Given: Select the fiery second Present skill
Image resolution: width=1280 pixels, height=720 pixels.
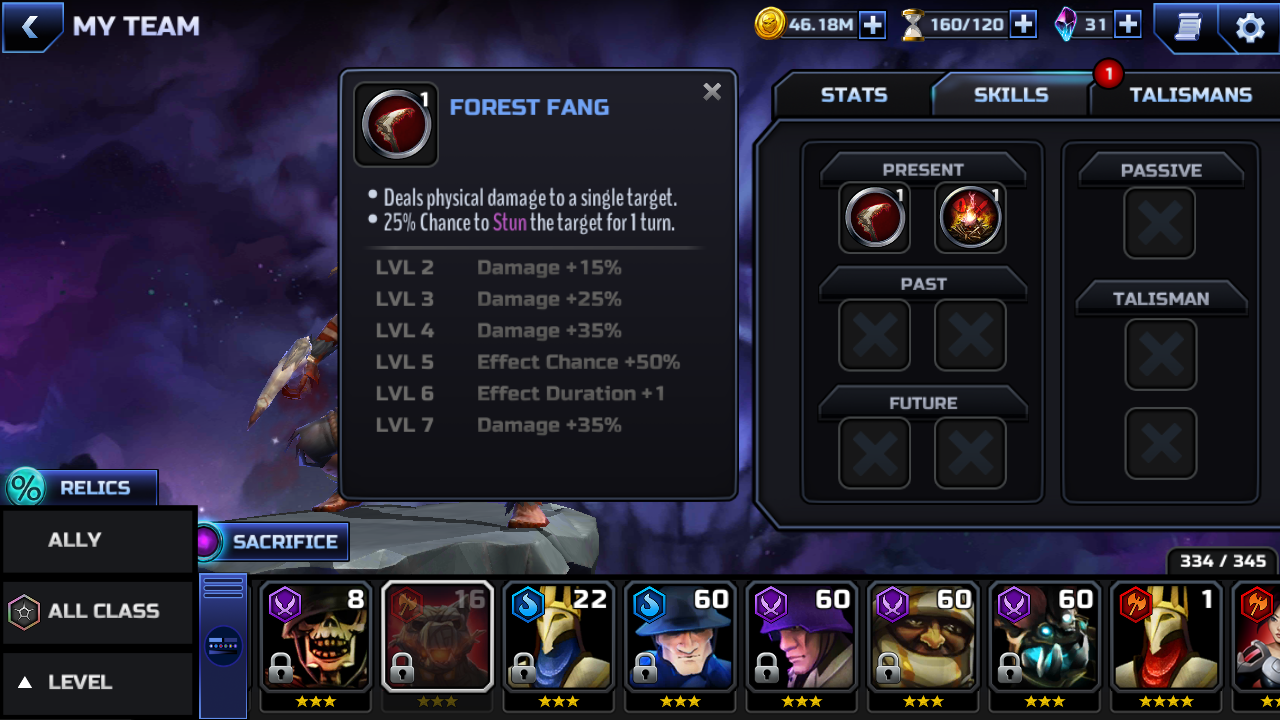Looking at the screenshot, I should pos(970,217).
